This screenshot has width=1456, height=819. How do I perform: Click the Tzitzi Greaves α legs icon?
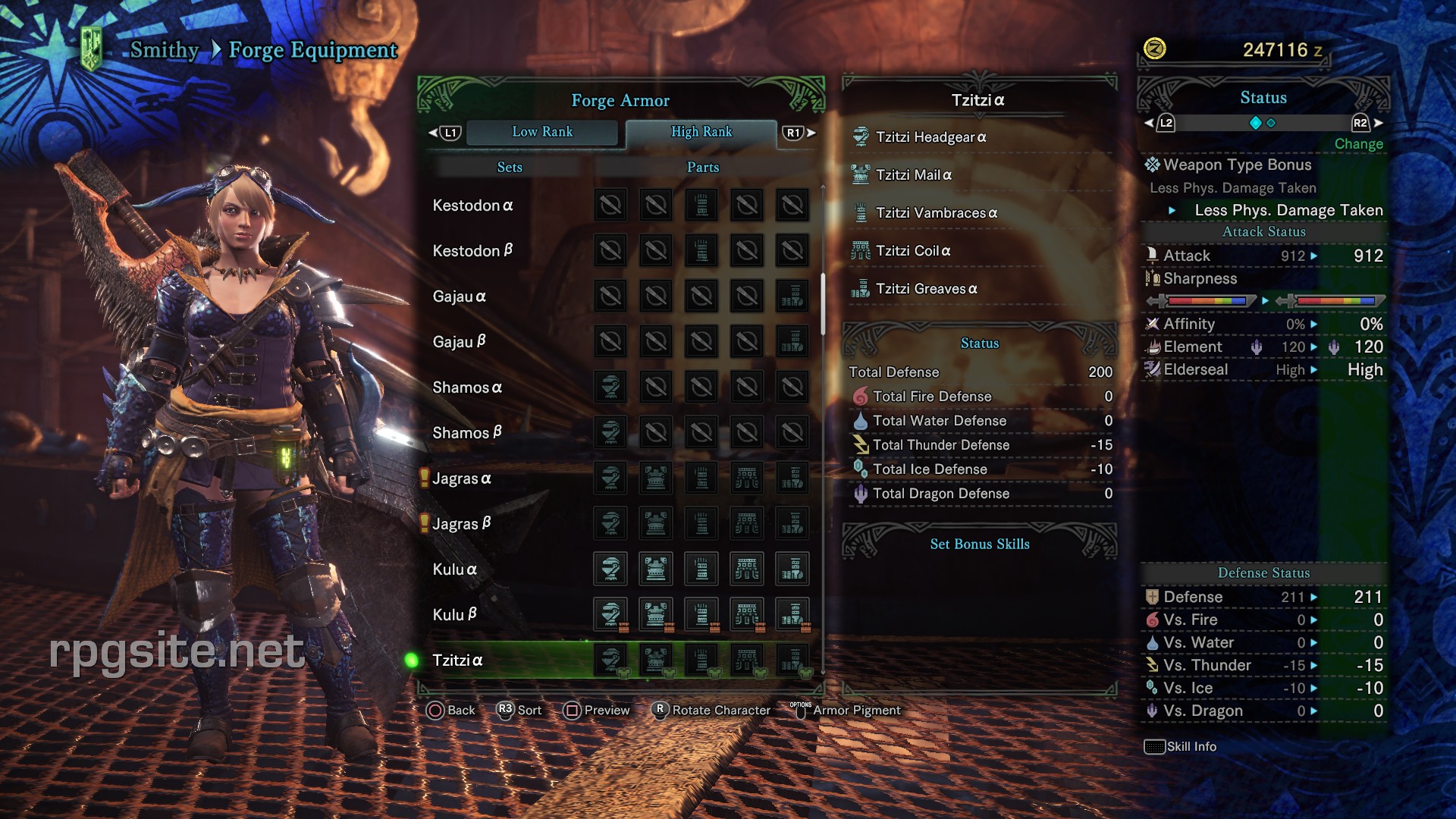click(860, 289)
